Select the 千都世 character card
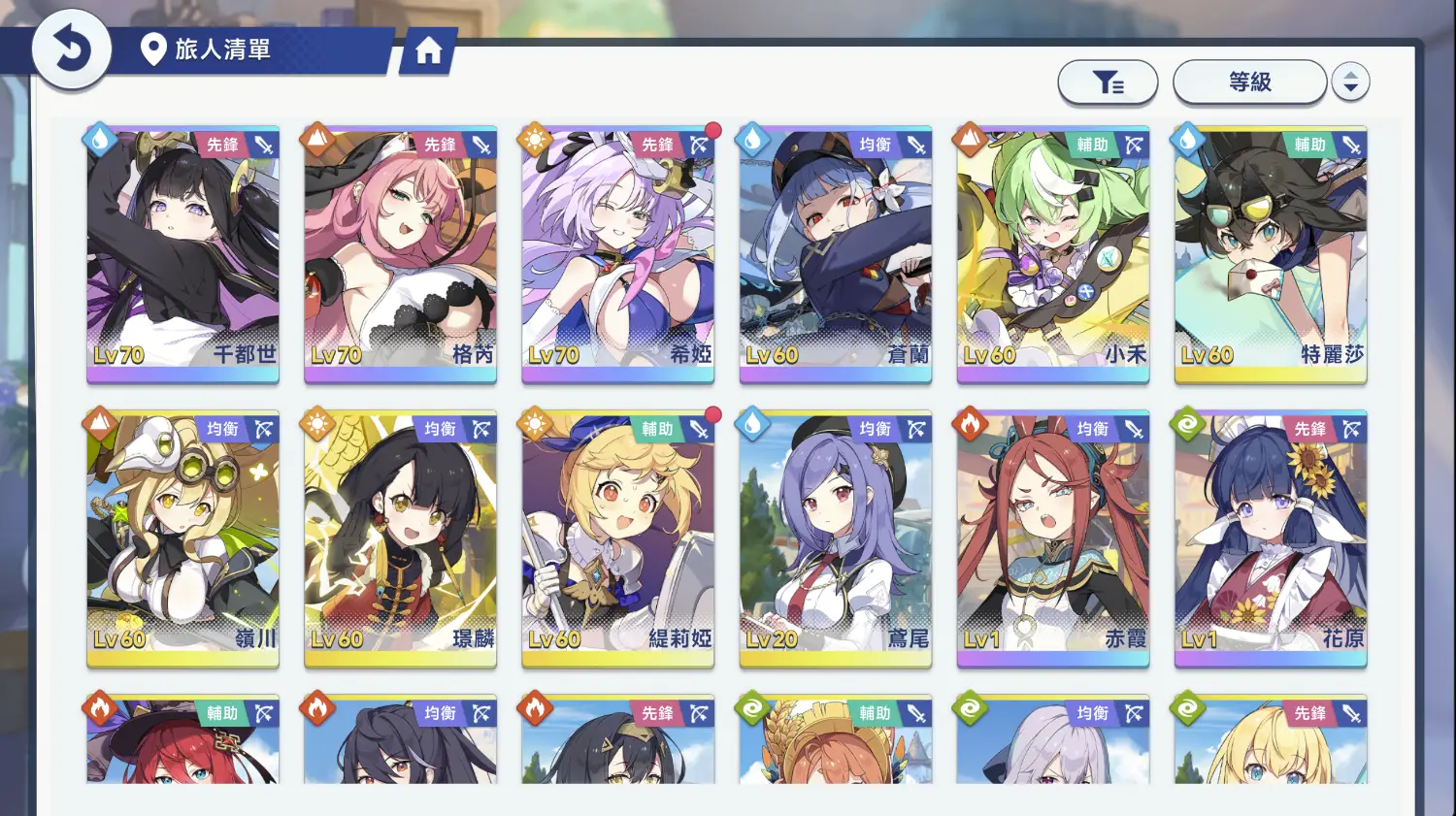Screen dimensions: 1456x816 pos(183,252)
